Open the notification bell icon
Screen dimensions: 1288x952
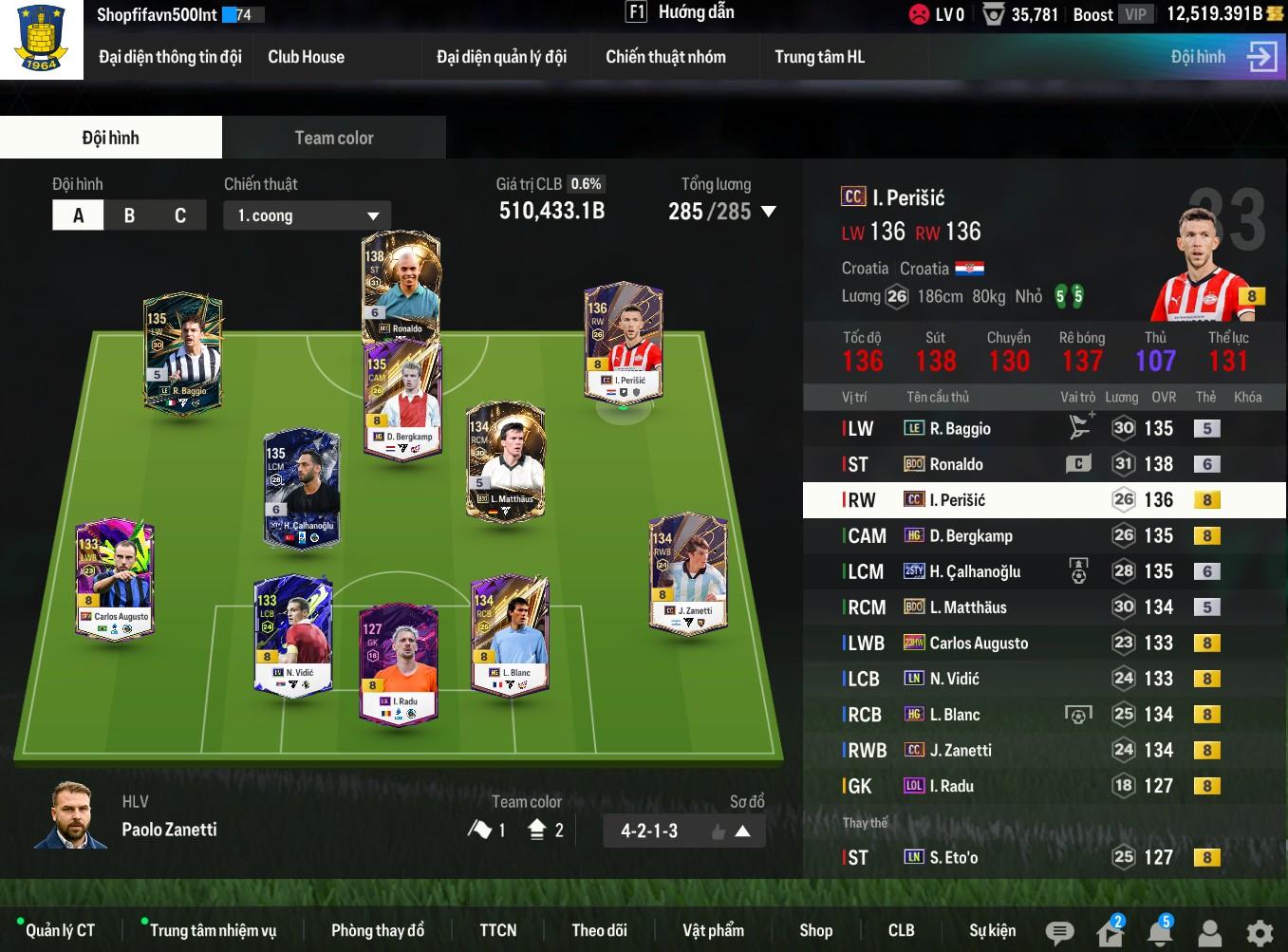pos(1159,933)
